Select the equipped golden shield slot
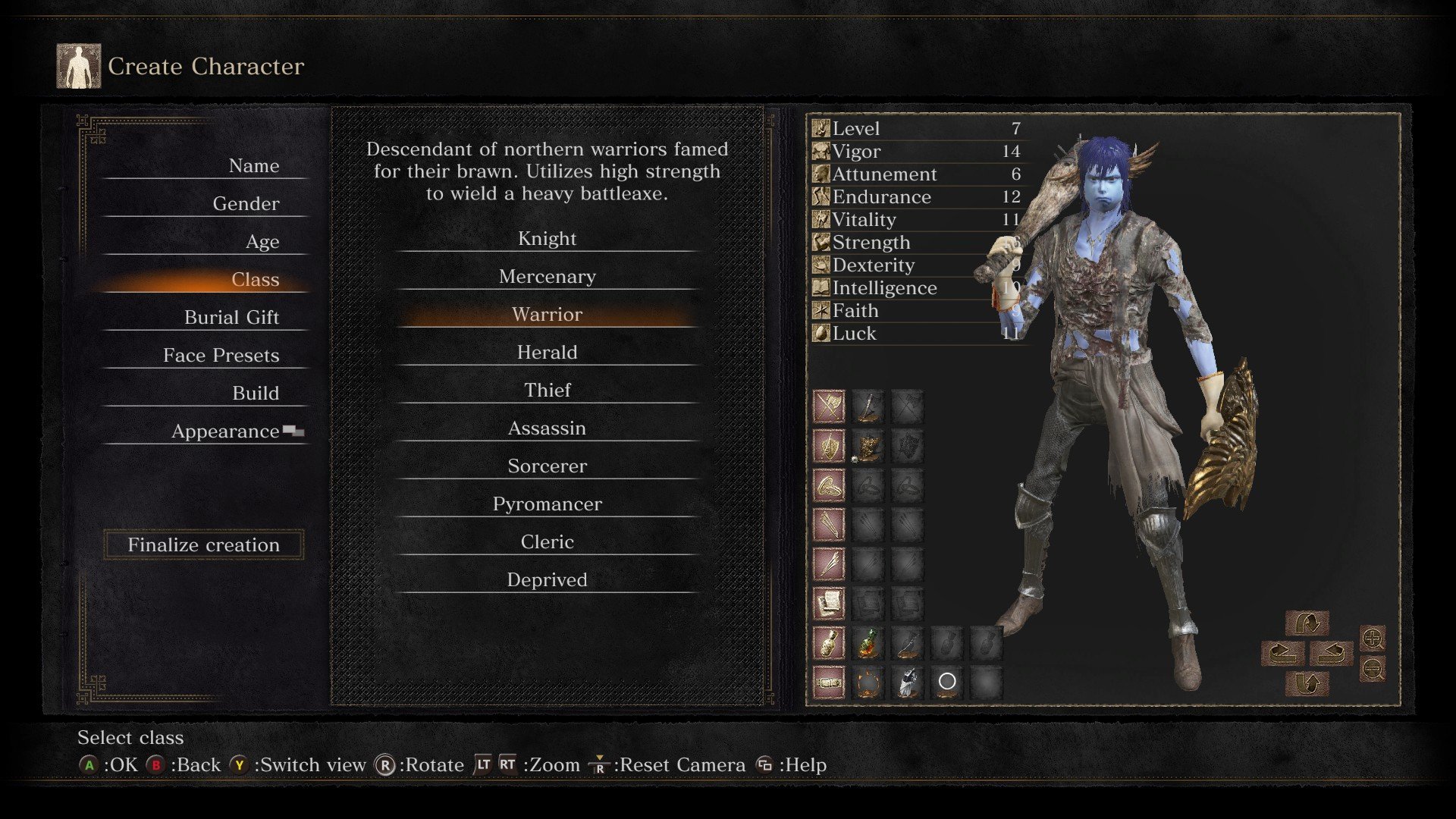 [868, 447]
